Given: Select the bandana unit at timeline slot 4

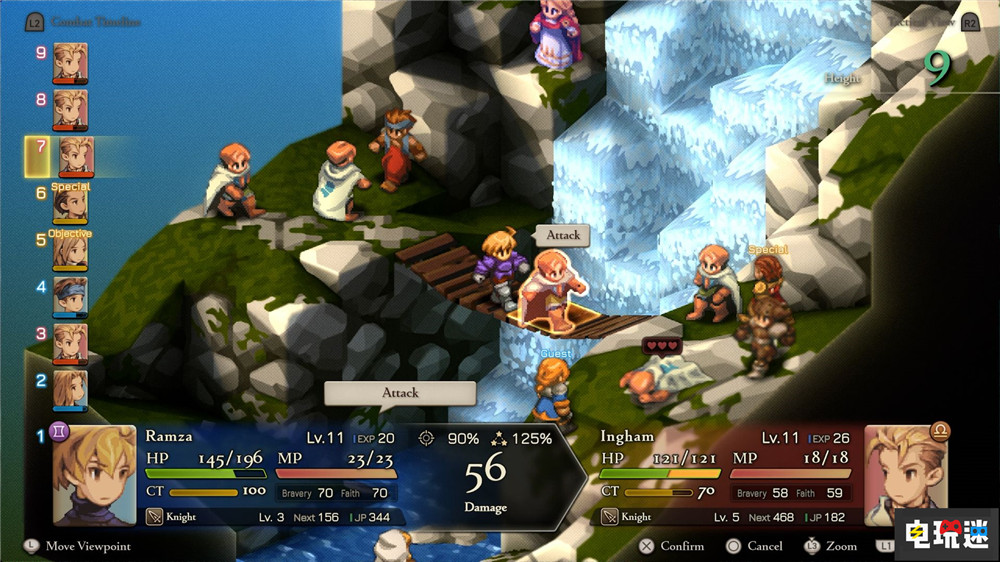Looking at the screenshot, I should tap(70, 297).
